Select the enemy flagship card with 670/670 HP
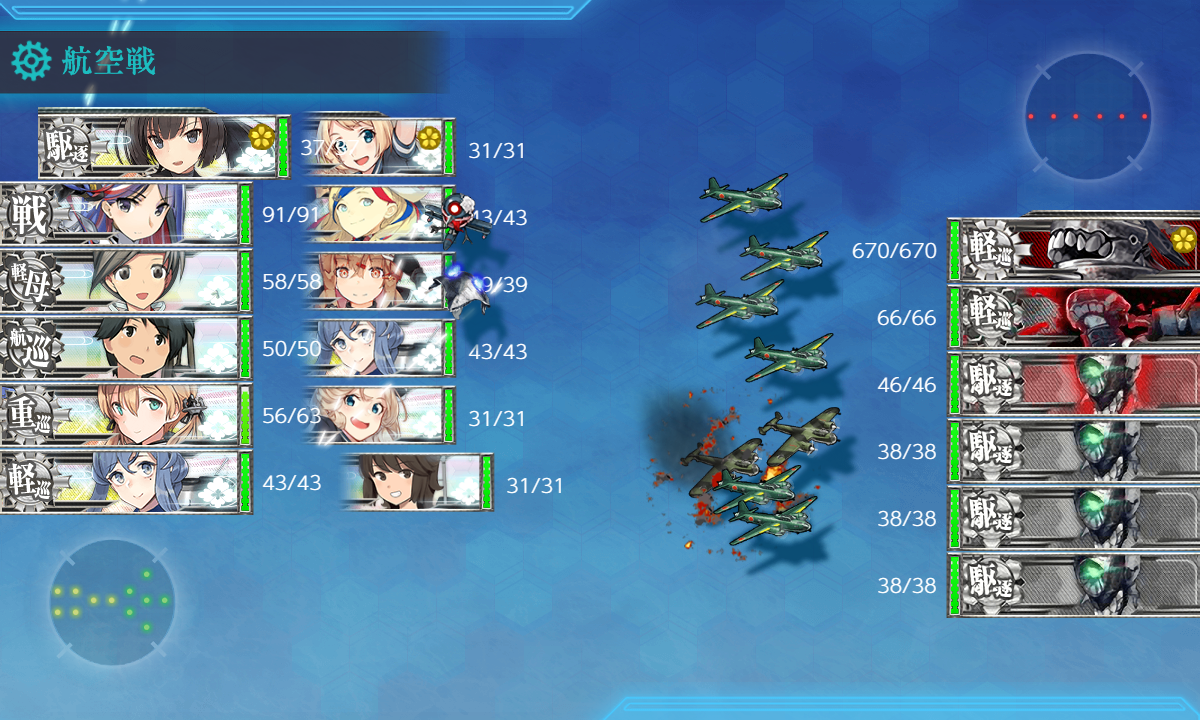The width and height of the screenshot is (1200, 720). (1075, 250)
